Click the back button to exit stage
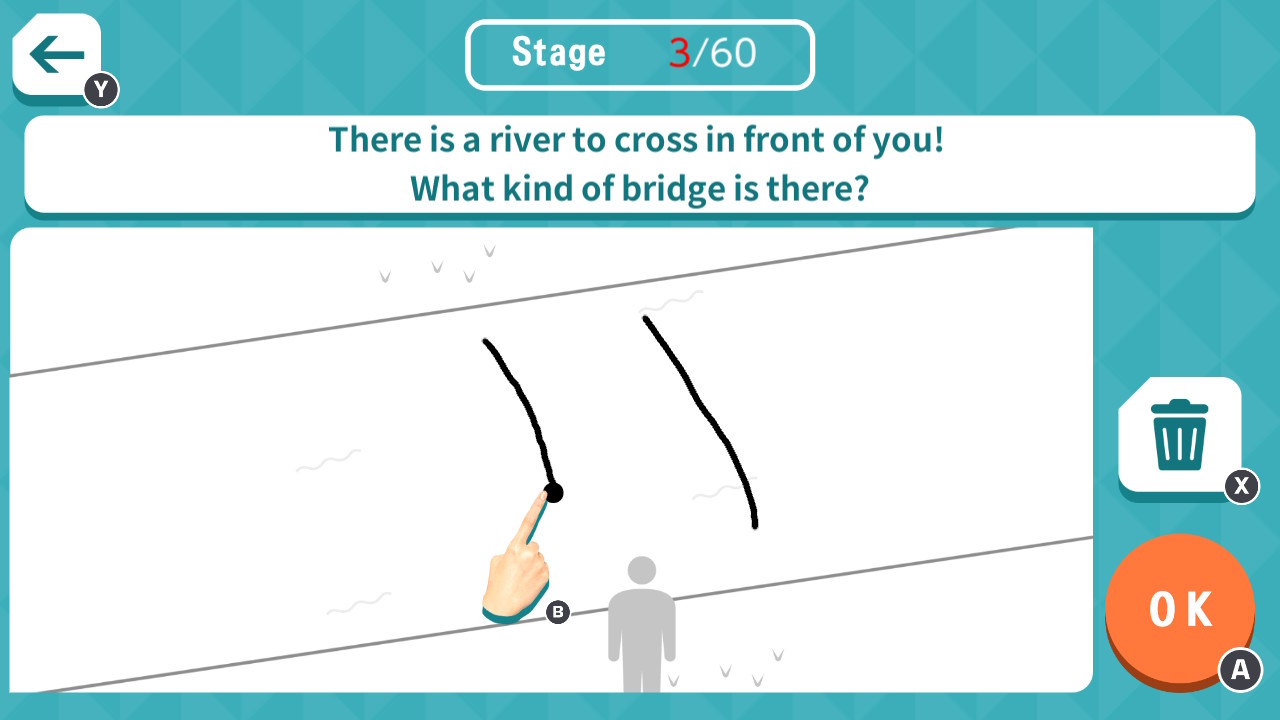1280x720 pixels. (x=55, y=54)
